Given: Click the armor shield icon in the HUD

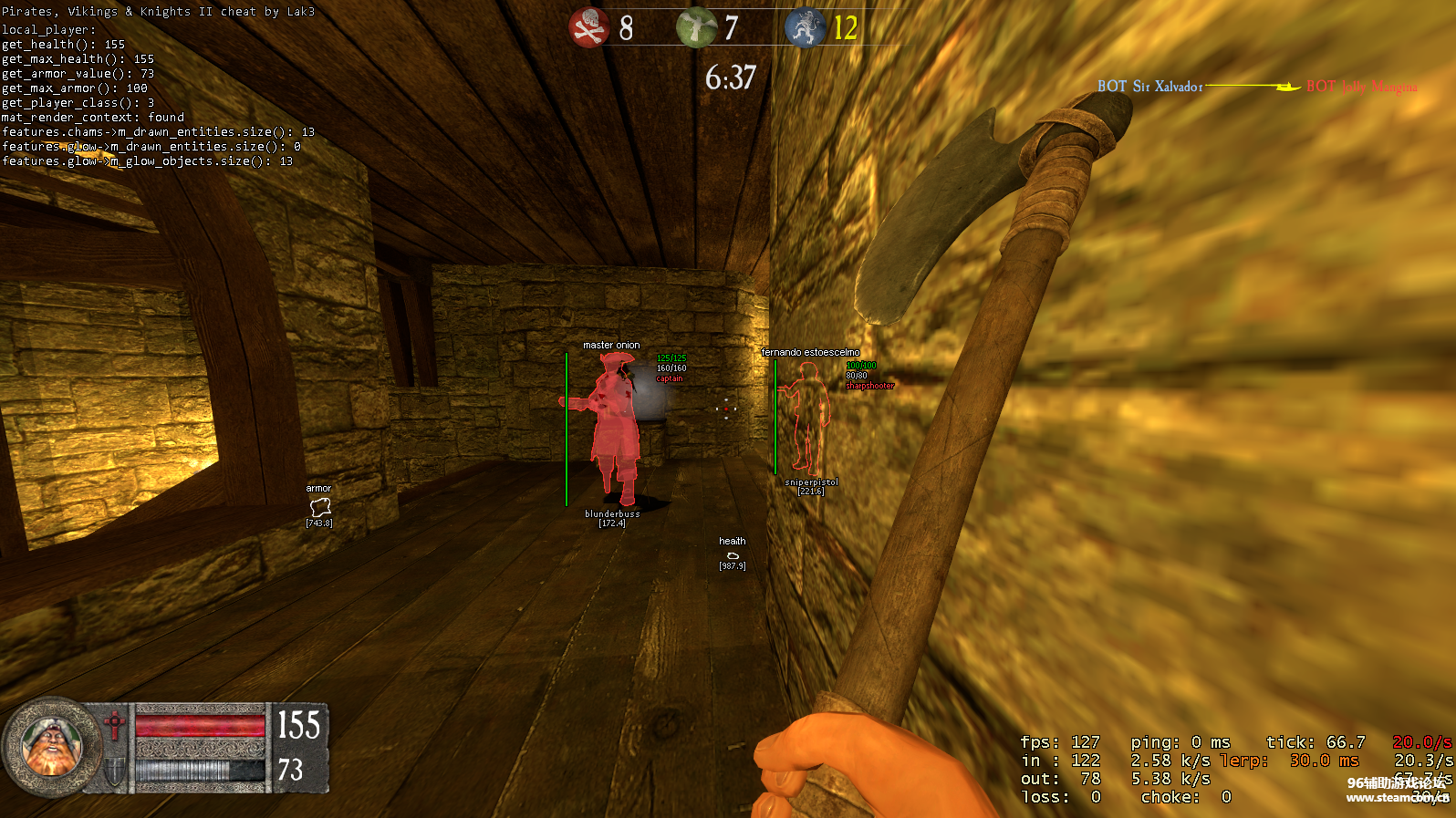Looking at the screenshot, I should pos(113,771).
